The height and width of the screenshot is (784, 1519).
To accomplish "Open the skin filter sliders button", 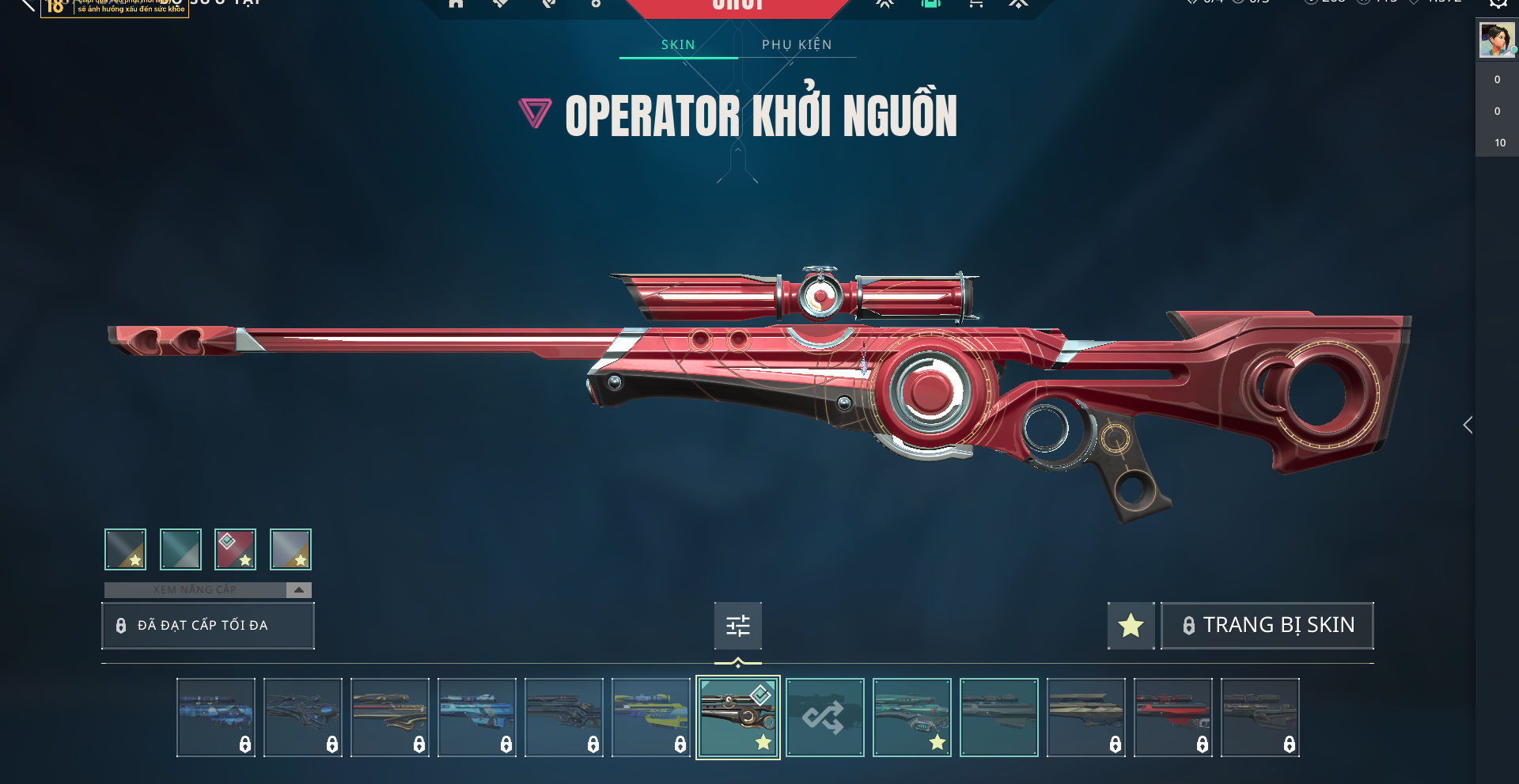I will click(x=737, y=626).
